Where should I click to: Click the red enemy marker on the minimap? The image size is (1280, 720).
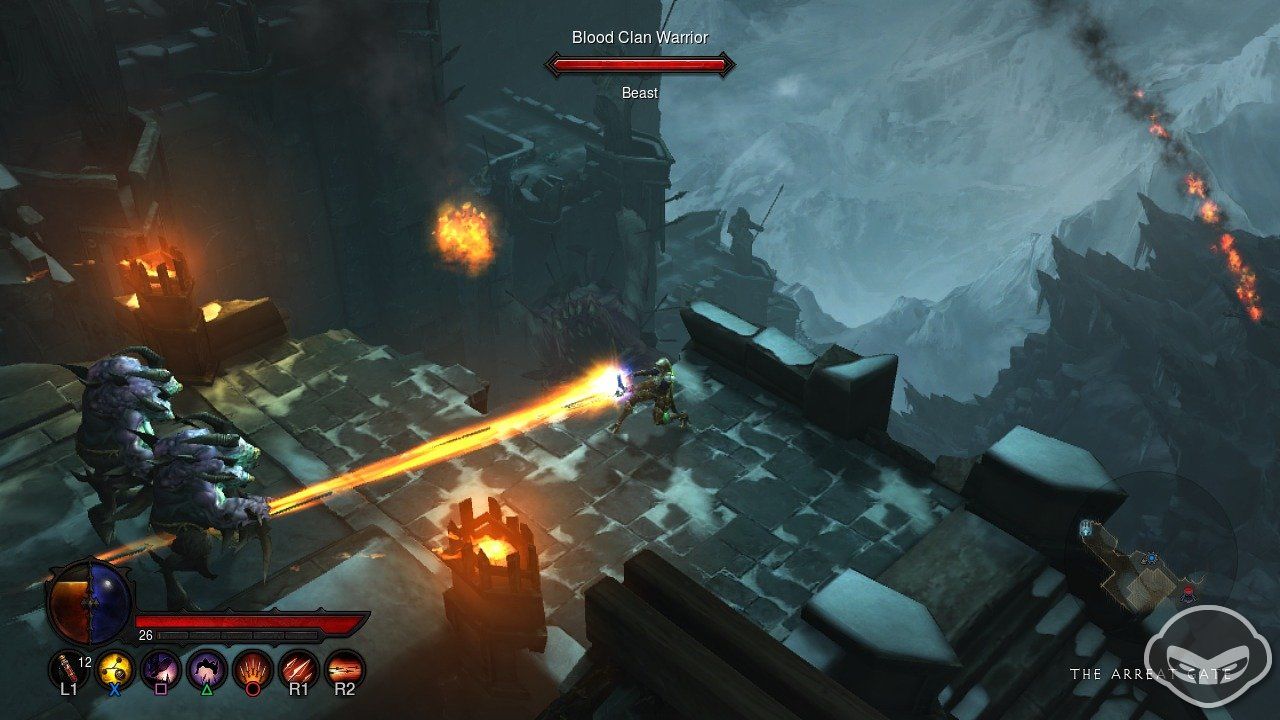pyautogui.click(x=1188, y=592)
